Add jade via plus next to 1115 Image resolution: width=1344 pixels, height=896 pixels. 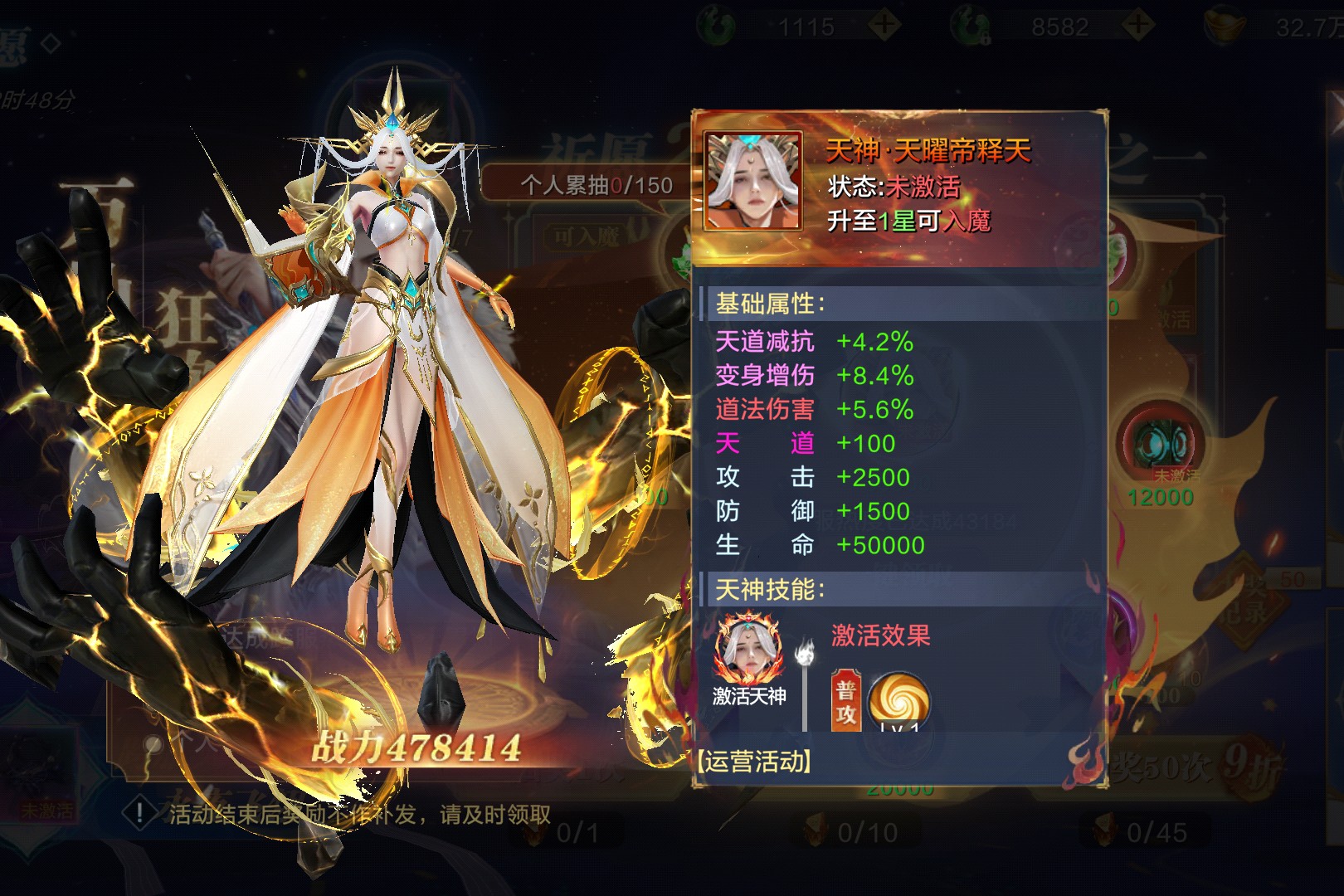click(x=885, y=25)
